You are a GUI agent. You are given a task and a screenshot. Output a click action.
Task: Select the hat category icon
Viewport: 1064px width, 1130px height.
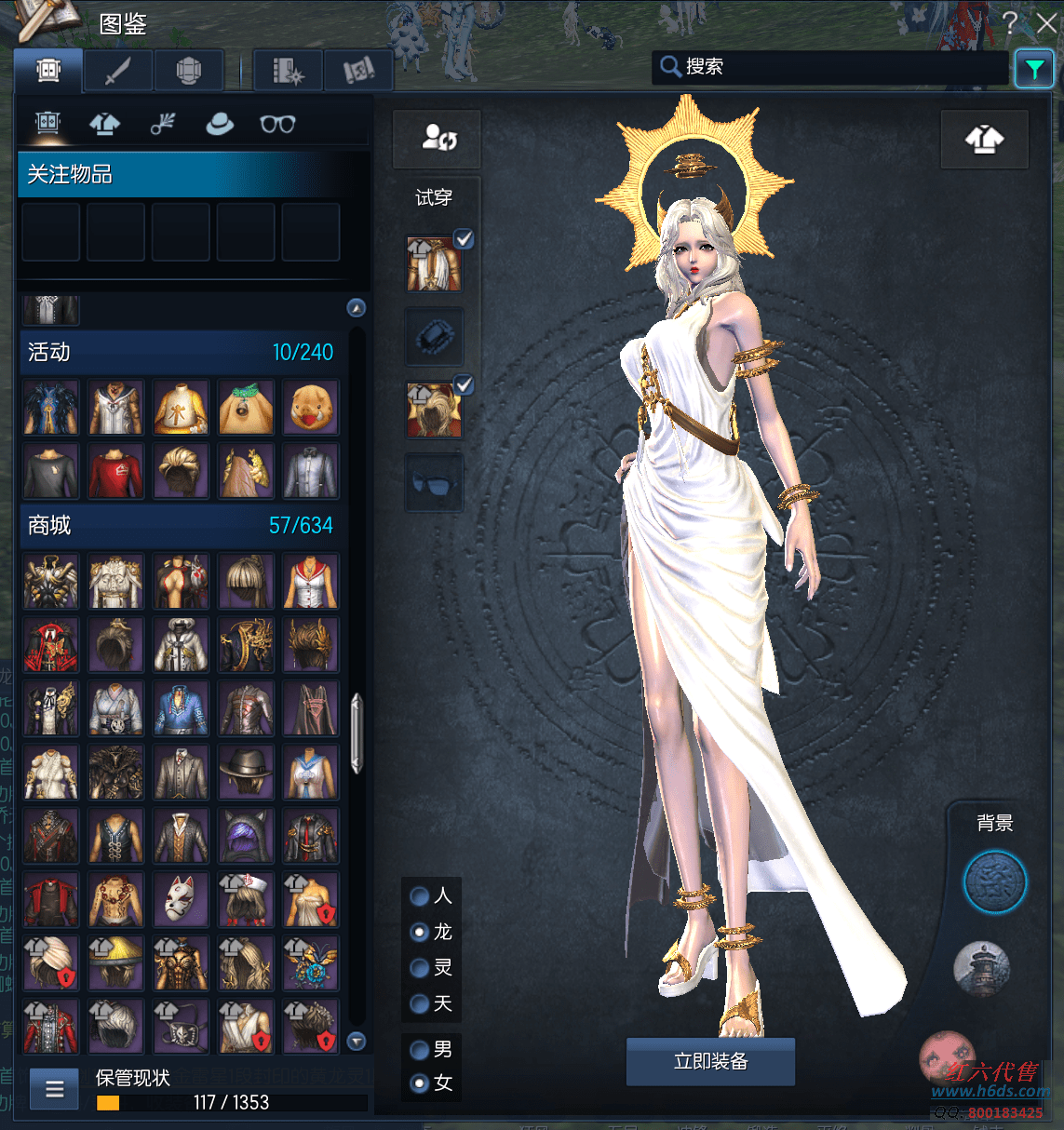(x=220, y=124)
